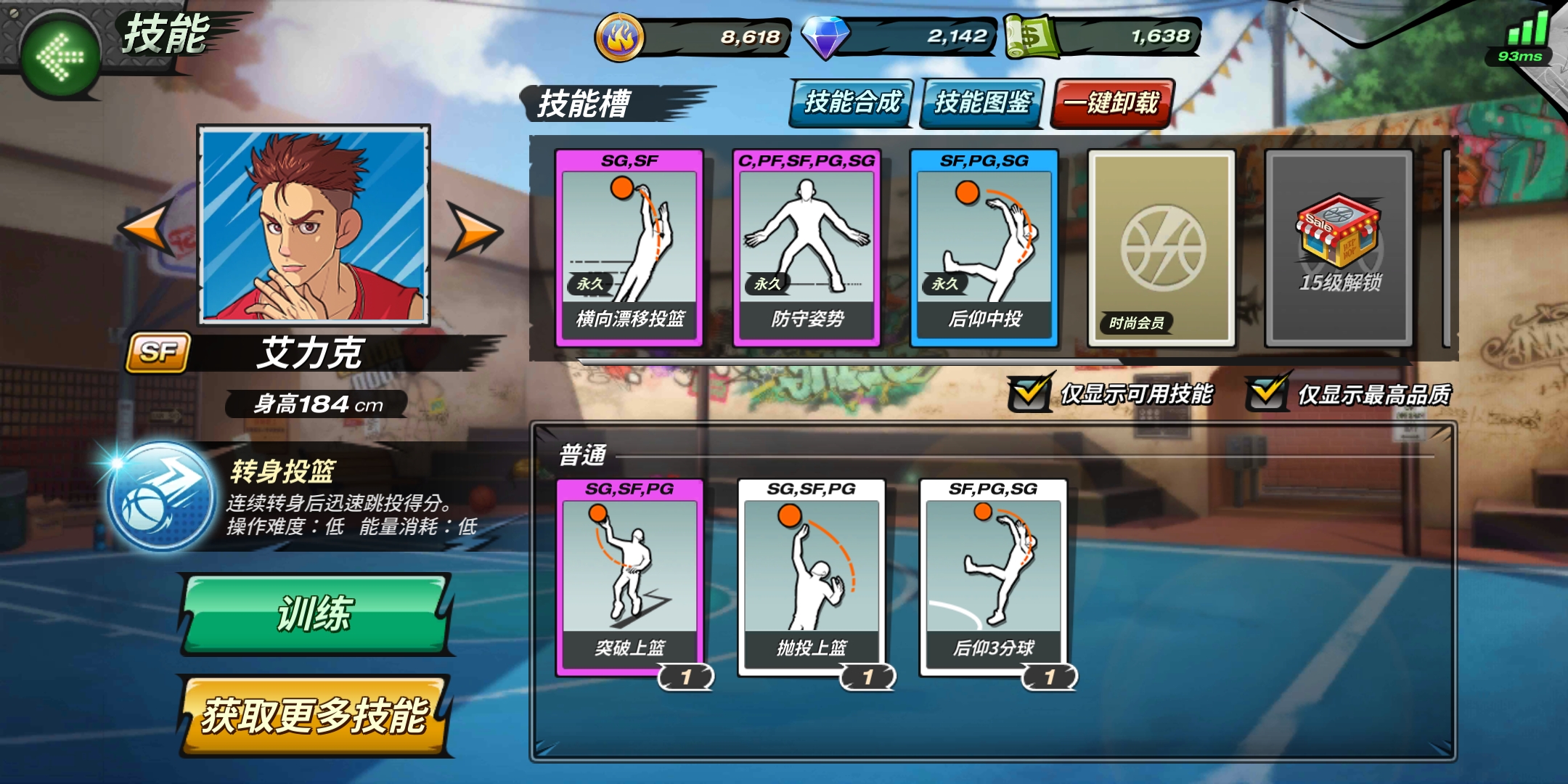Select the equipped 横向漂移投篮 skill card
Screen dimensions: 1568x784
(x=629, y=248)
